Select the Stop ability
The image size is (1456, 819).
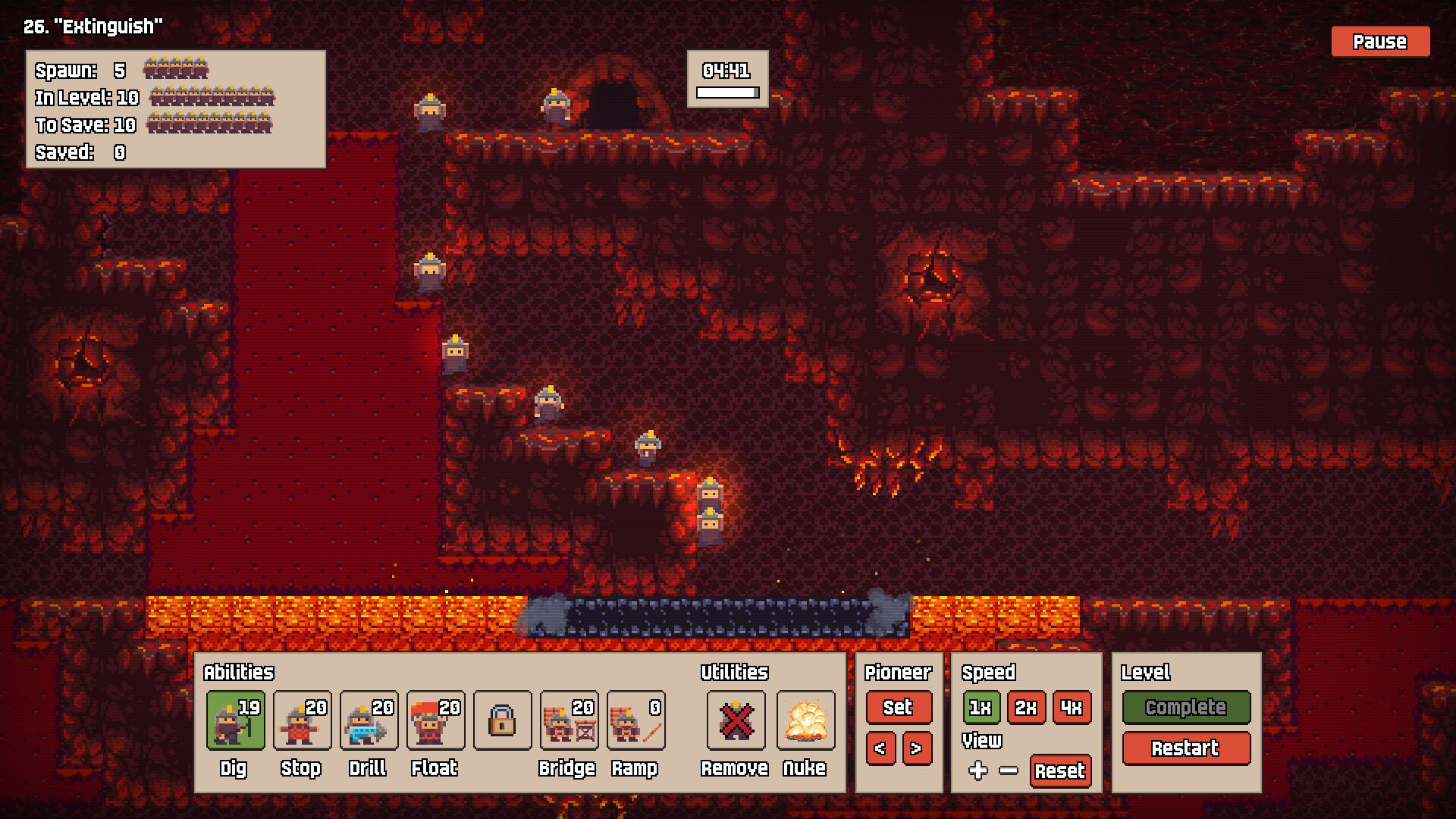click(302, 720)
